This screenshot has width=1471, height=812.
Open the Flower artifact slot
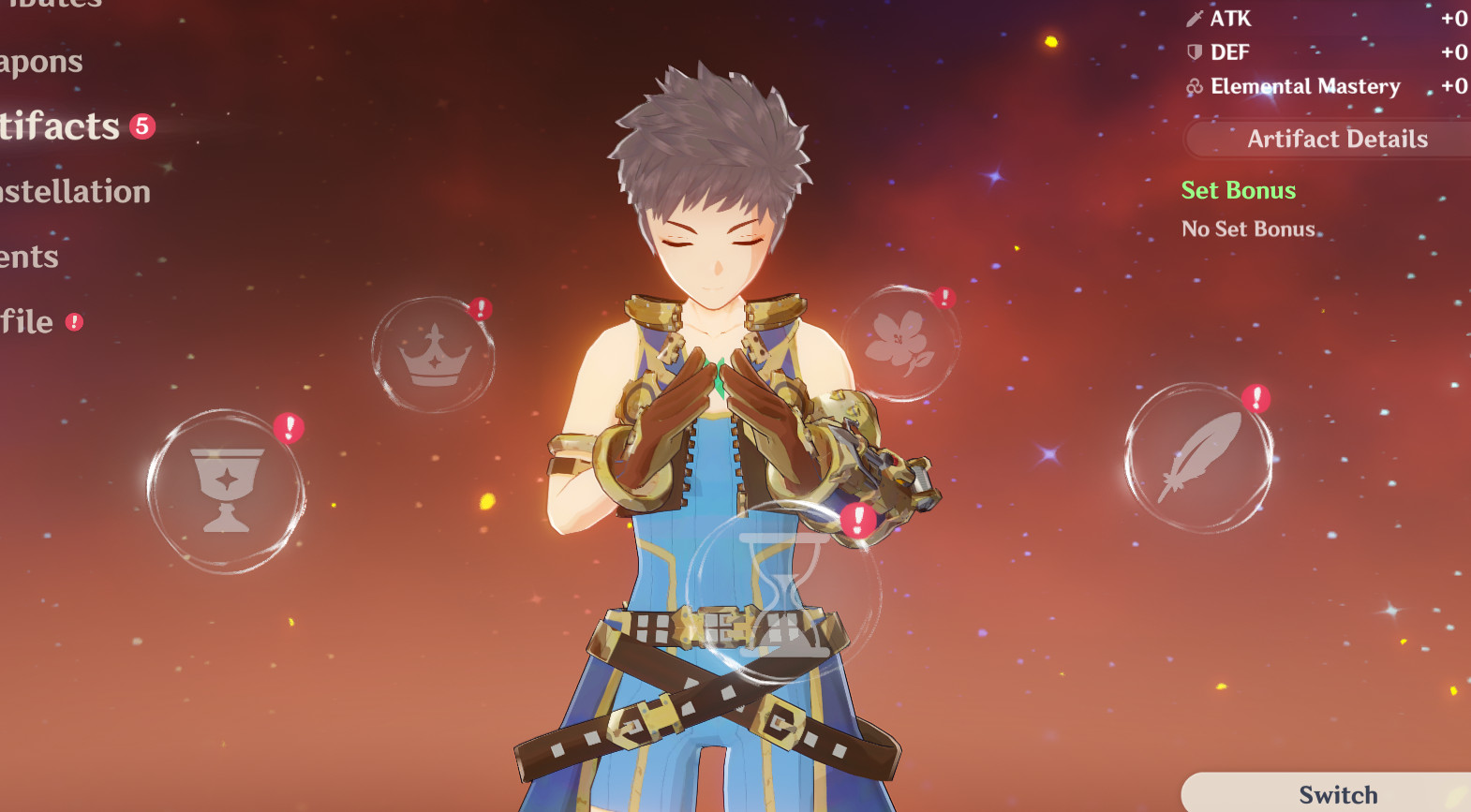901,342
